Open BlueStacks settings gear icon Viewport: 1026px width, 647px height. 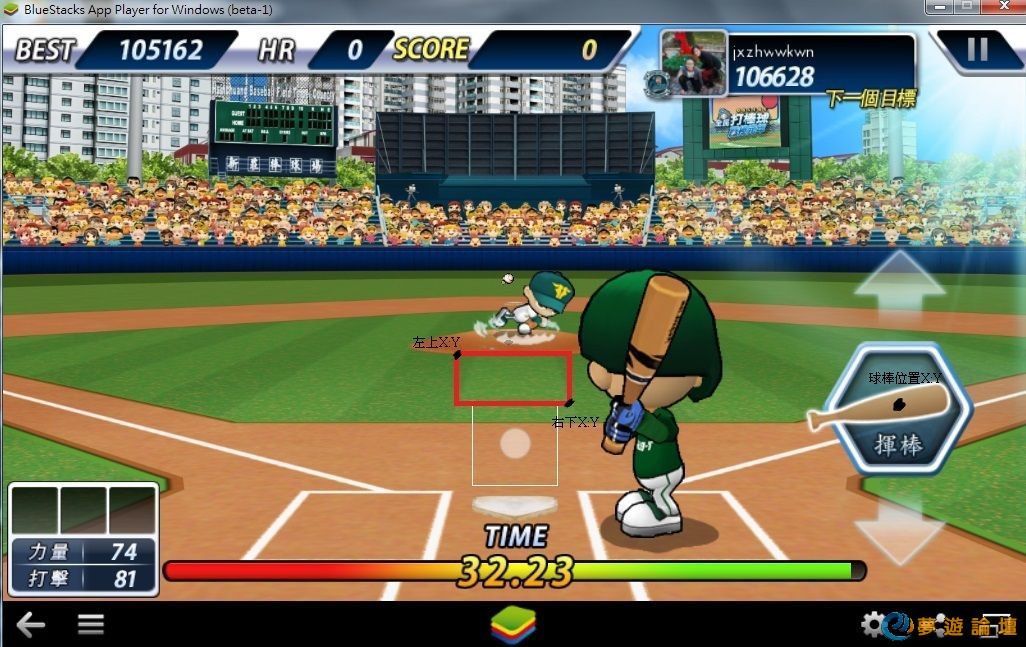coord(873,625)
